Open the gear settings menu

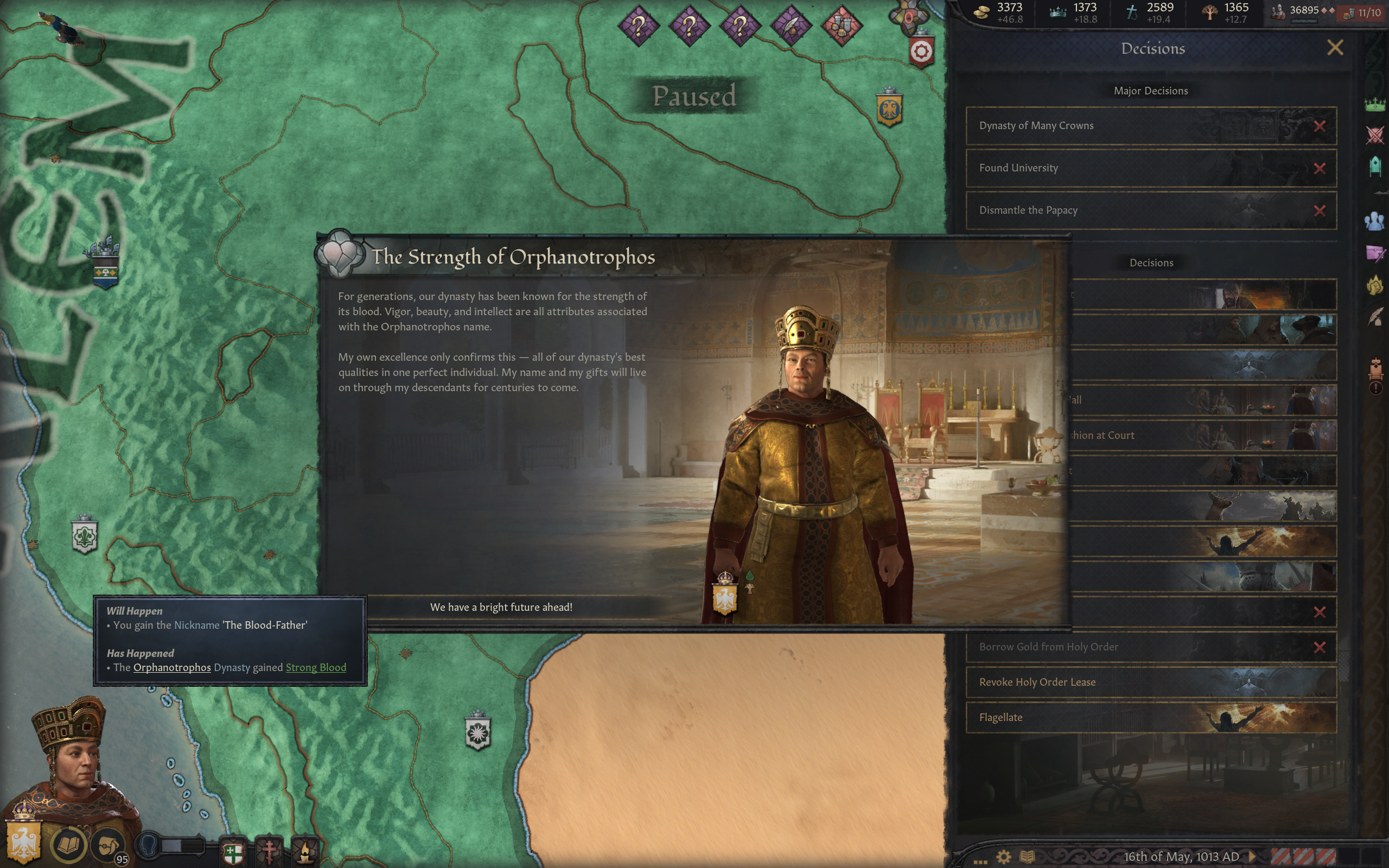click(1003, 857)
